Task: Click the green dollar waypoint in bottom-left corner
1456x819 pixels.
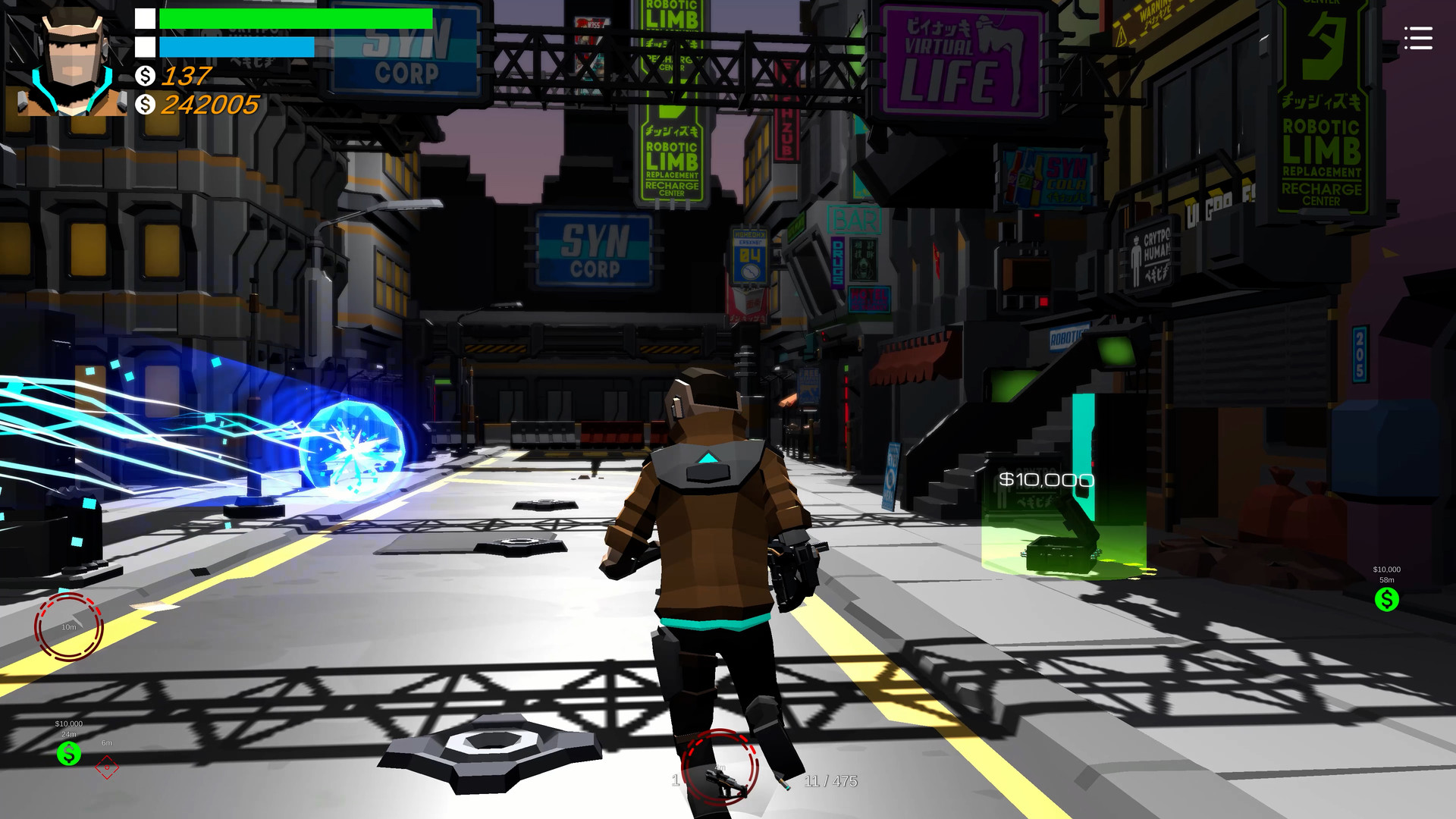Action: [x=69, y=753]
